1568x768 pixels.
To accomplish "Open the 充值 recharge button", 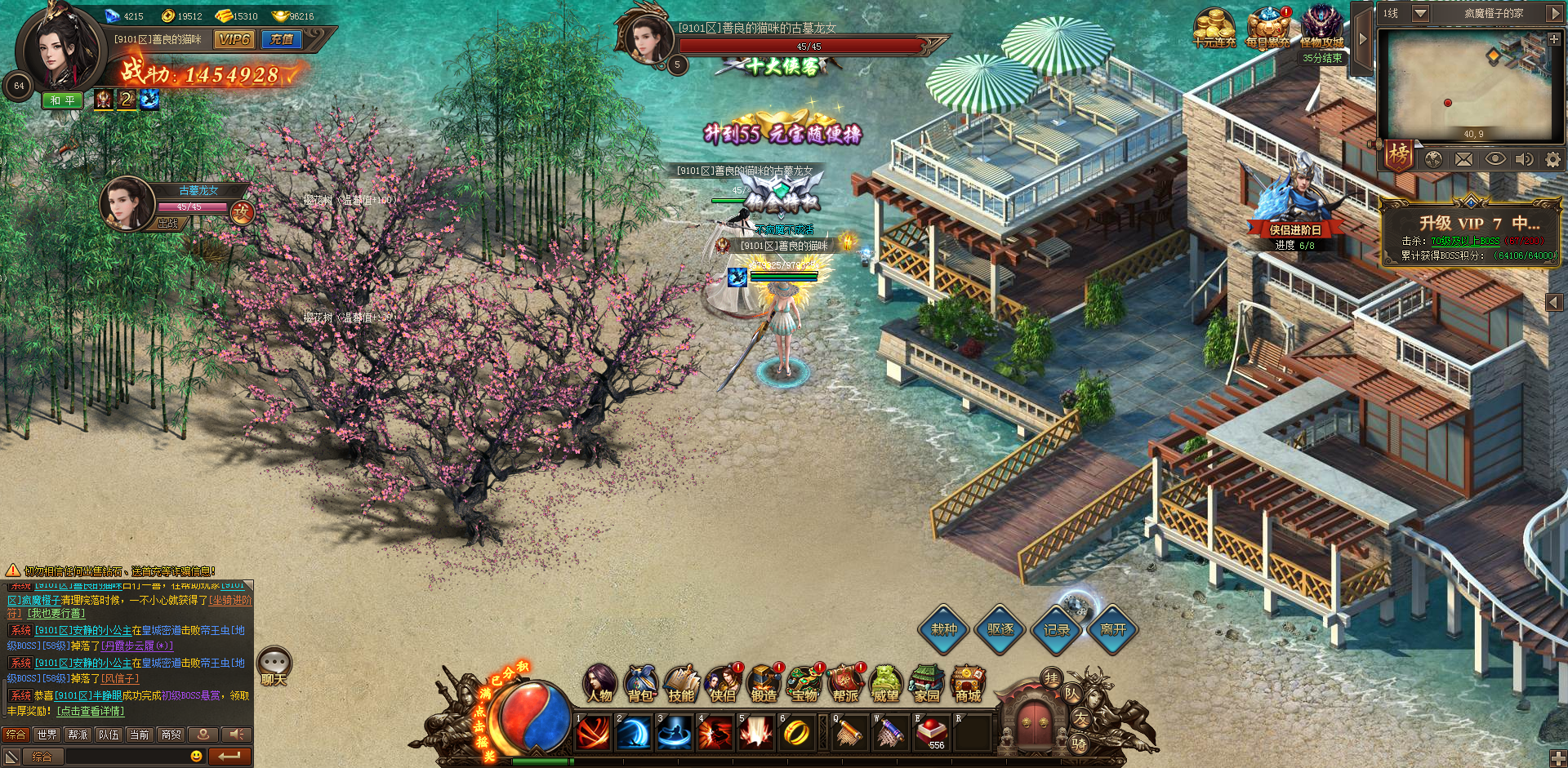I will pyautogui.click(x=282, y=39).
